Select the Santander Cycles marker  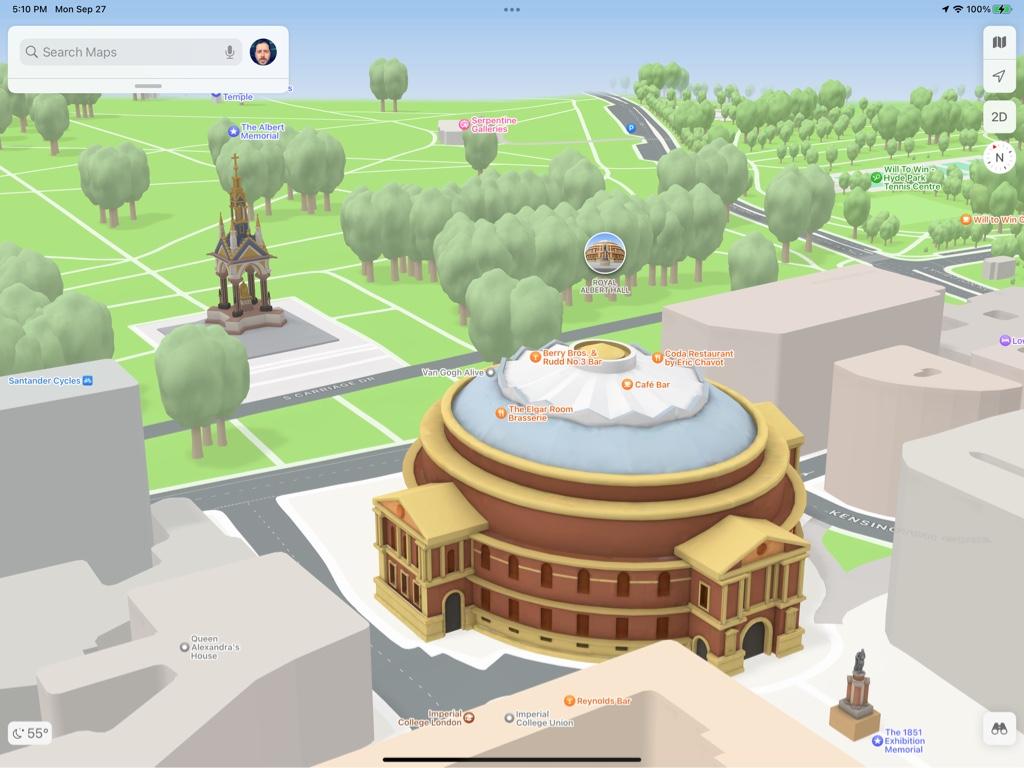88,381
